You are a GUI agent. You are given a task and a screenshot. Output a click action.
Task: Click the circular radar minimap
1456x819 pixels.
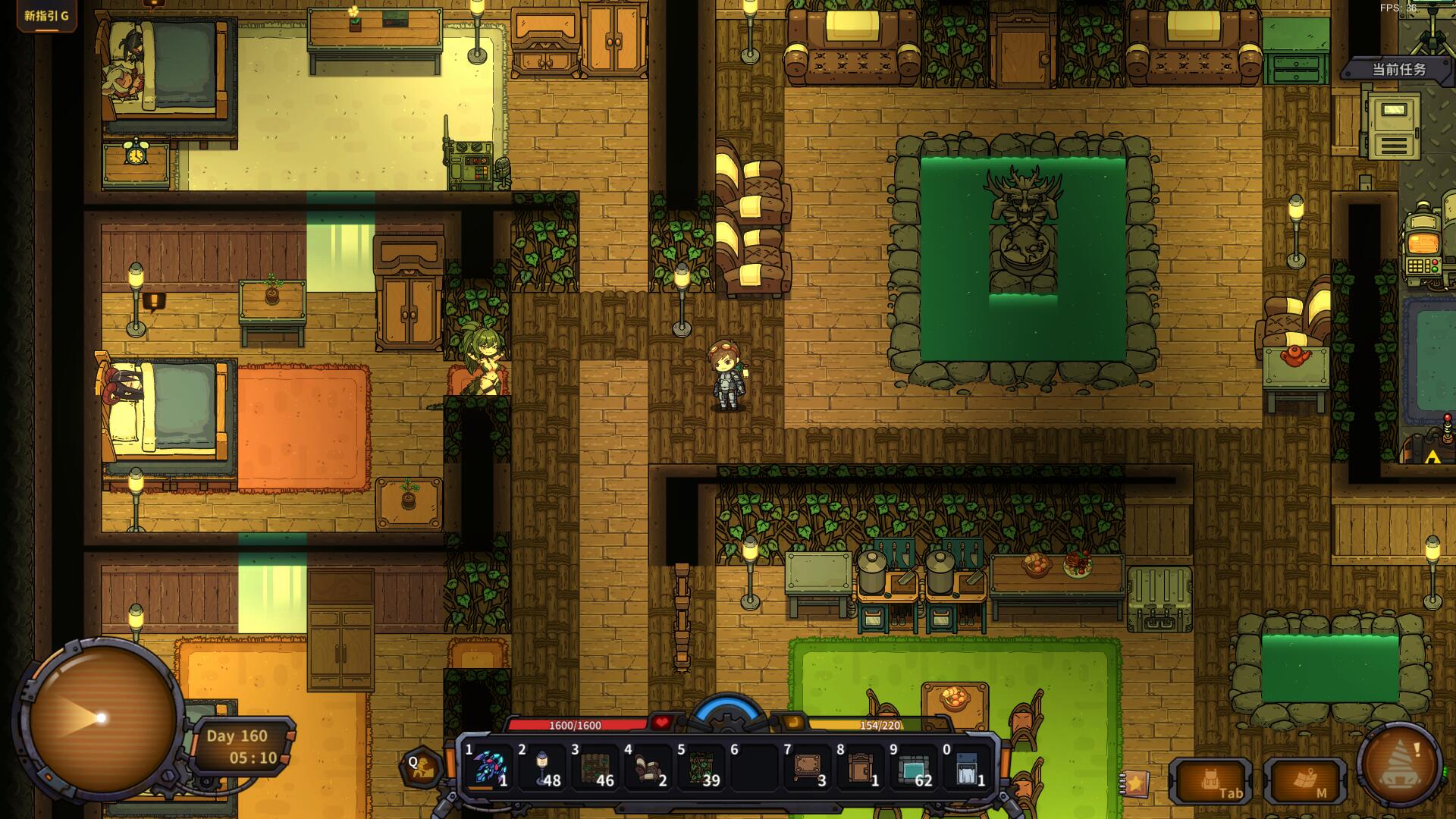(101, 717)
